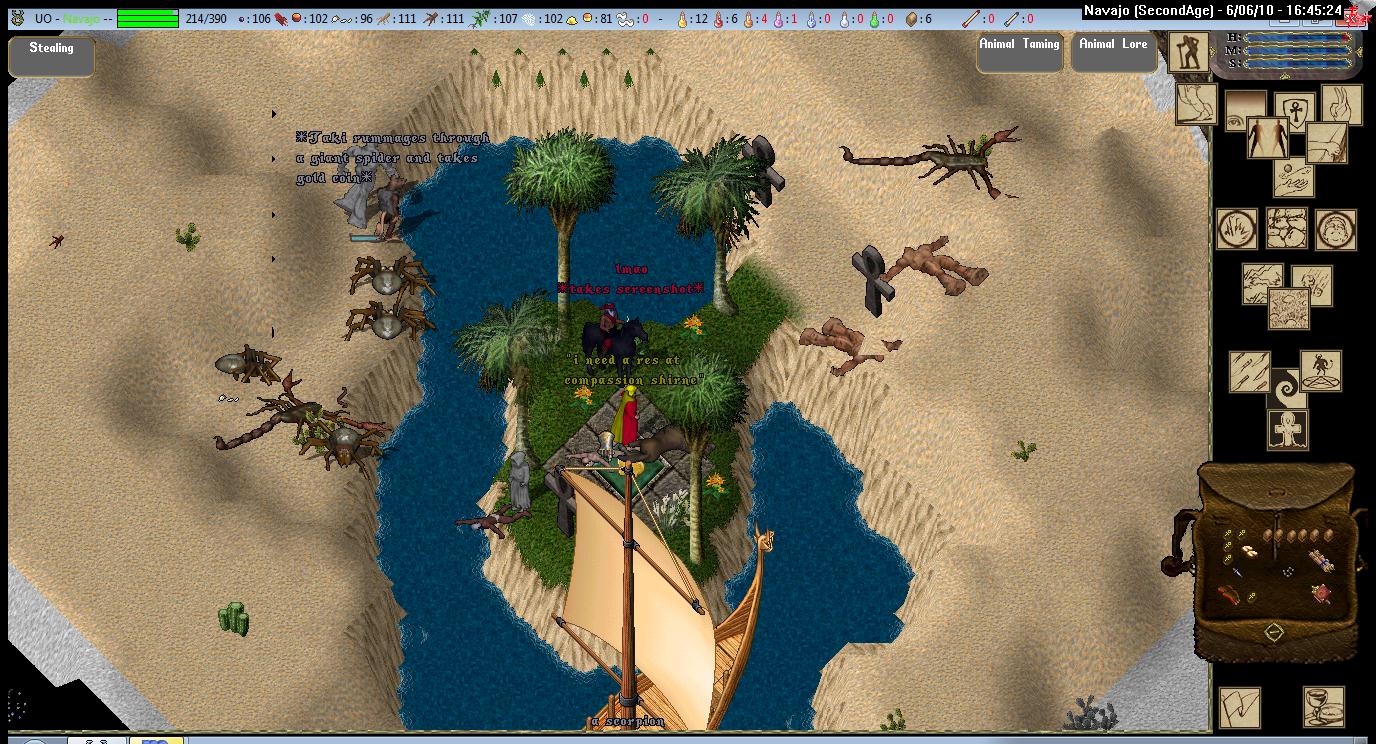This screenshot has width=1376, height=744.
Task: Use the Animal Lore skill button
Action: click(x=1113, y=53)
